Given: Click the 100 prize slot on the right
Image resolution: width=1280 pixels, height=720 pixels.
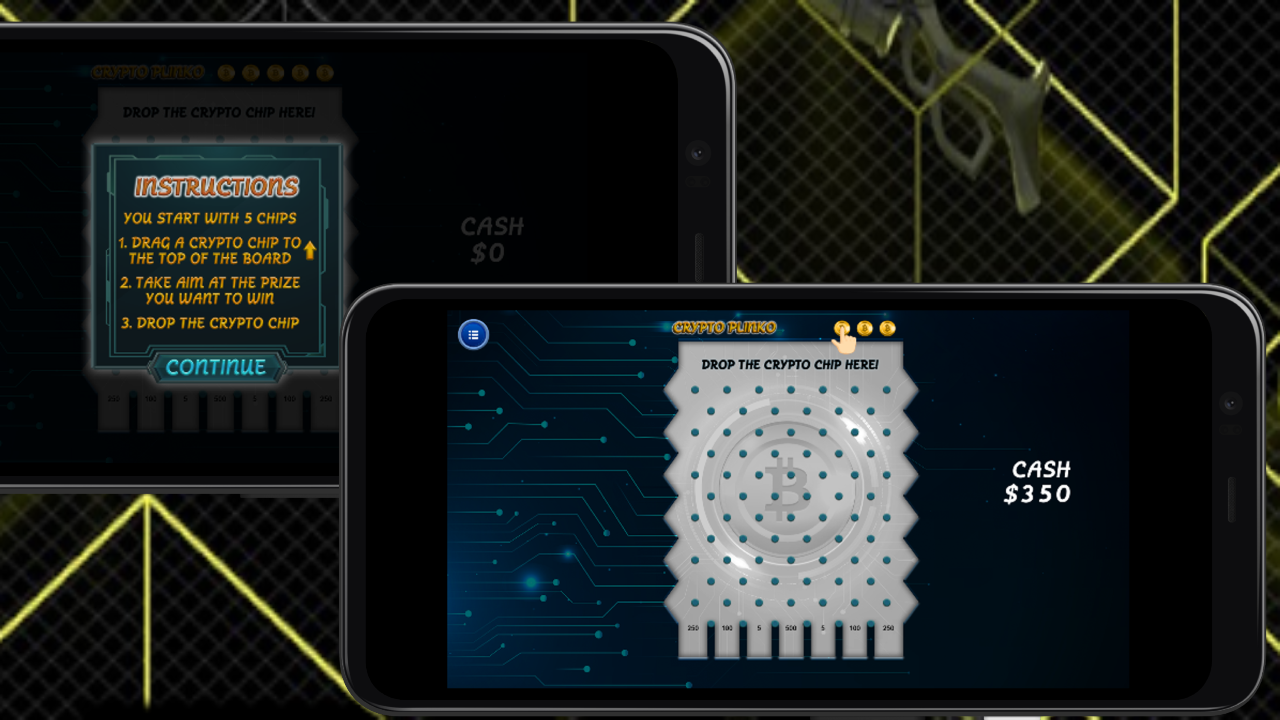Looking at the screenshot, I should 856,627.
